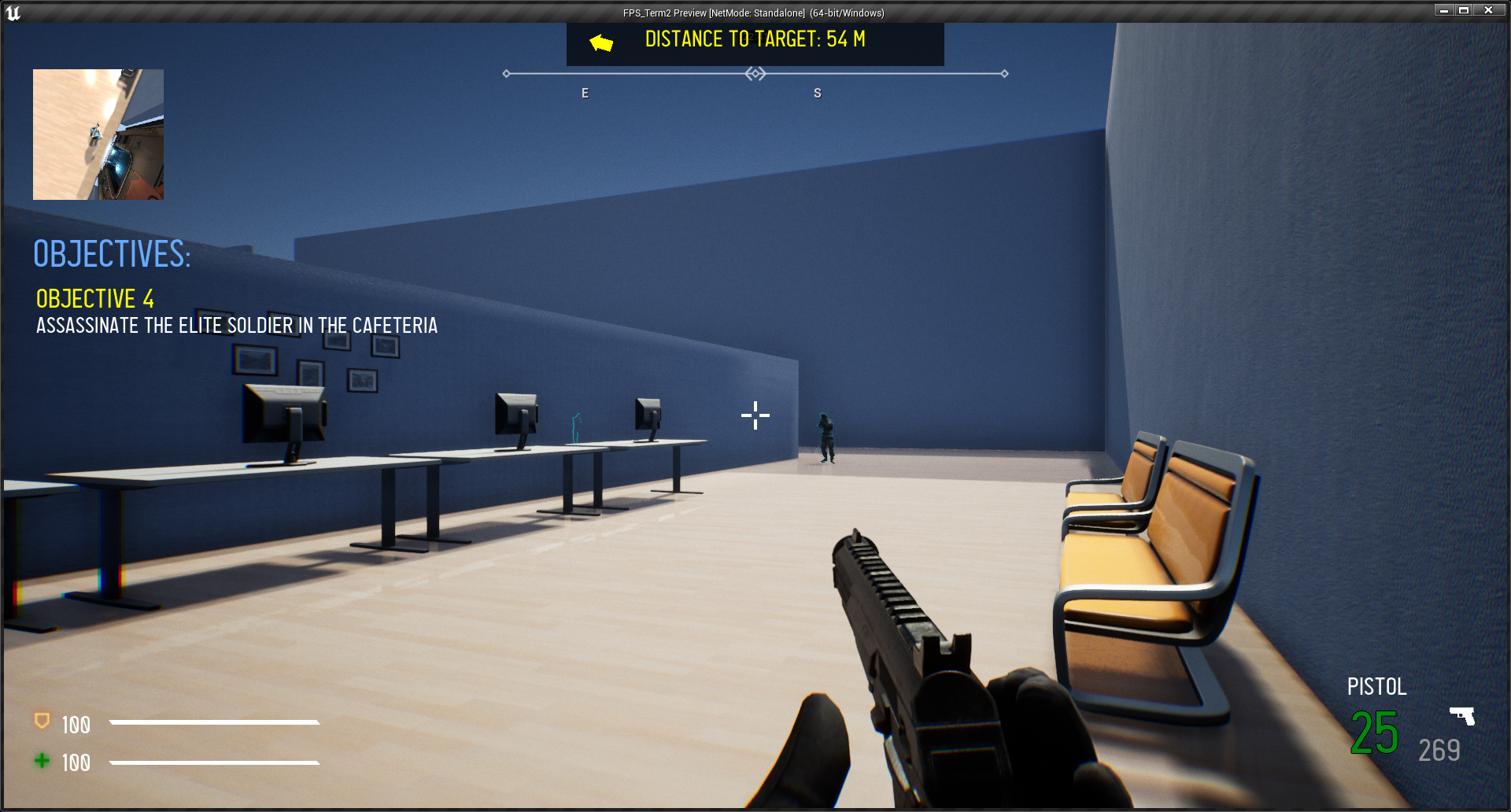Close the game preview window

(1488, 10)
